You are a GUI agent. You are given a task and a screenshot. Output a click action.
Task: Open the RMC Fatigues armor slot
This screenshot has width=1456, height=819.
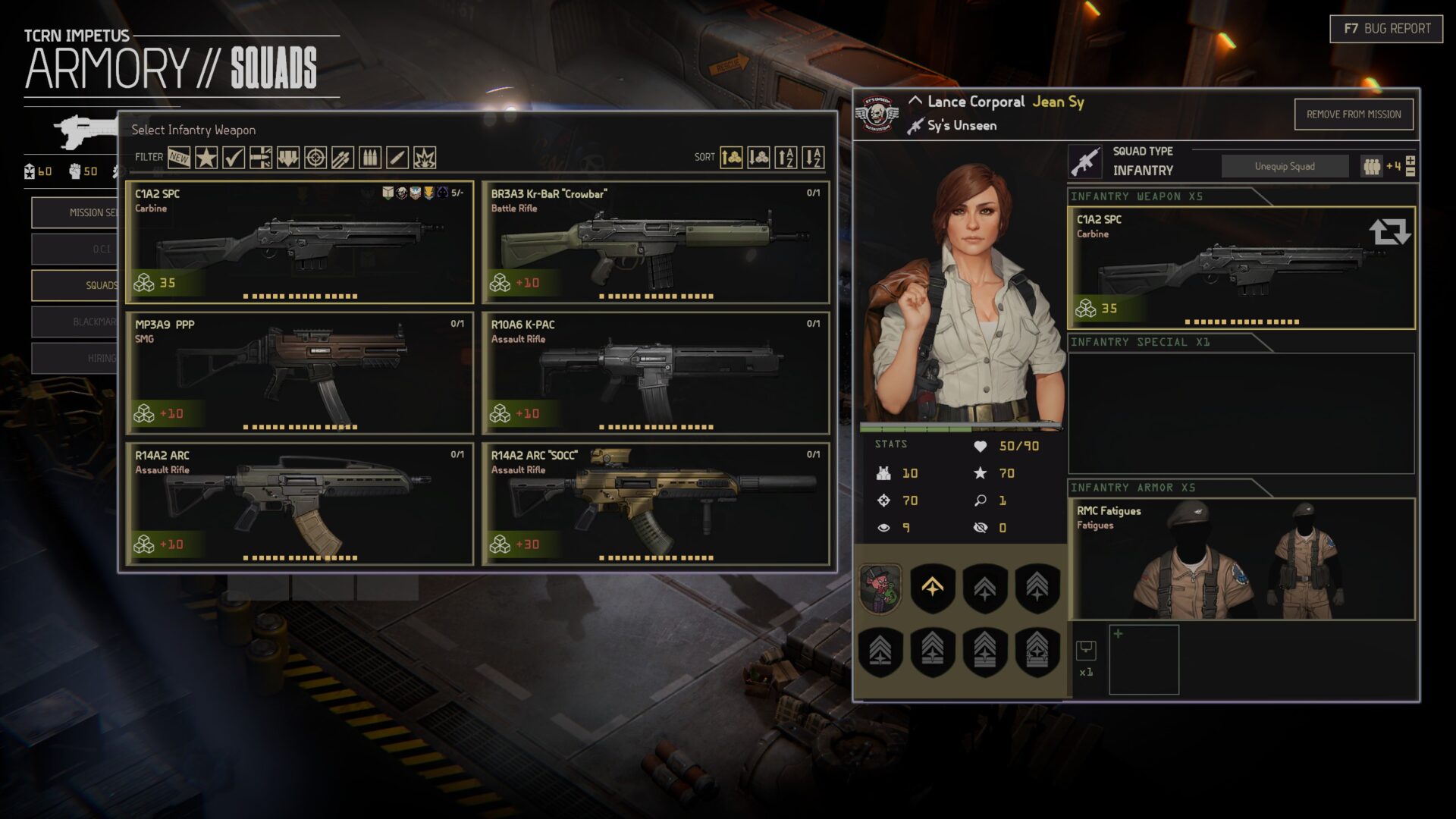pyautogui.click(x=1241, y=559)
